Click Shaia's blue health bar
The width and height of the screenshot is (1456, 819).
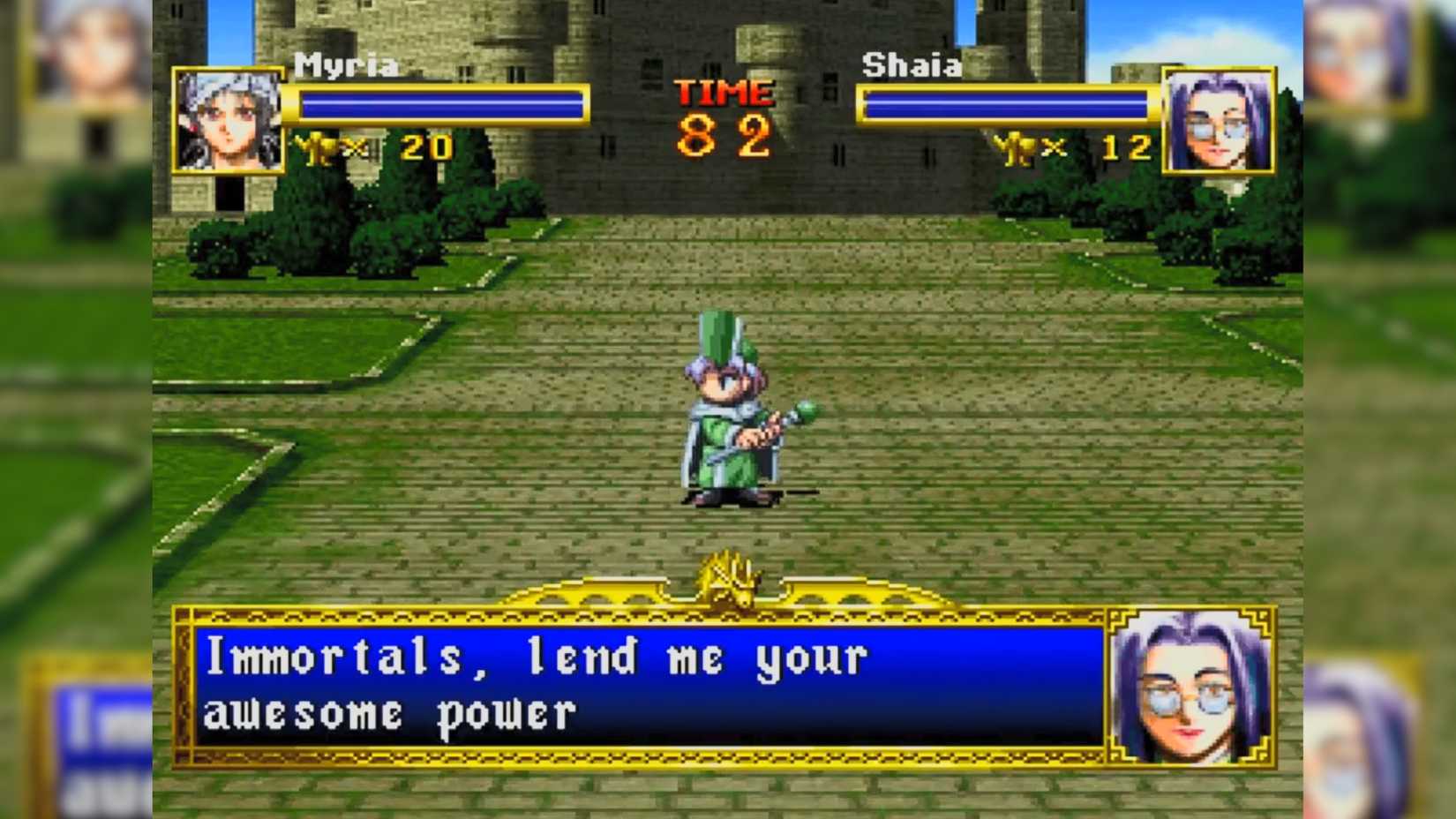pyautogui.click(x=1006, y=106)
